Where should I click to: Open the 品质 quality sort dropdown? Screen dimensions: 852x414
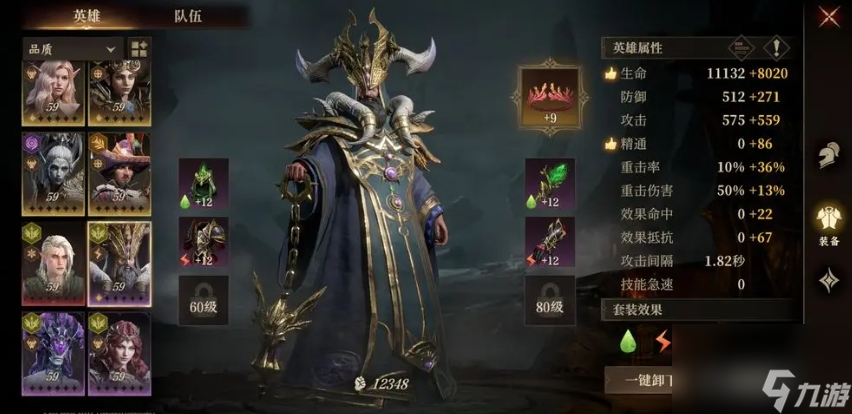point(72,47)
